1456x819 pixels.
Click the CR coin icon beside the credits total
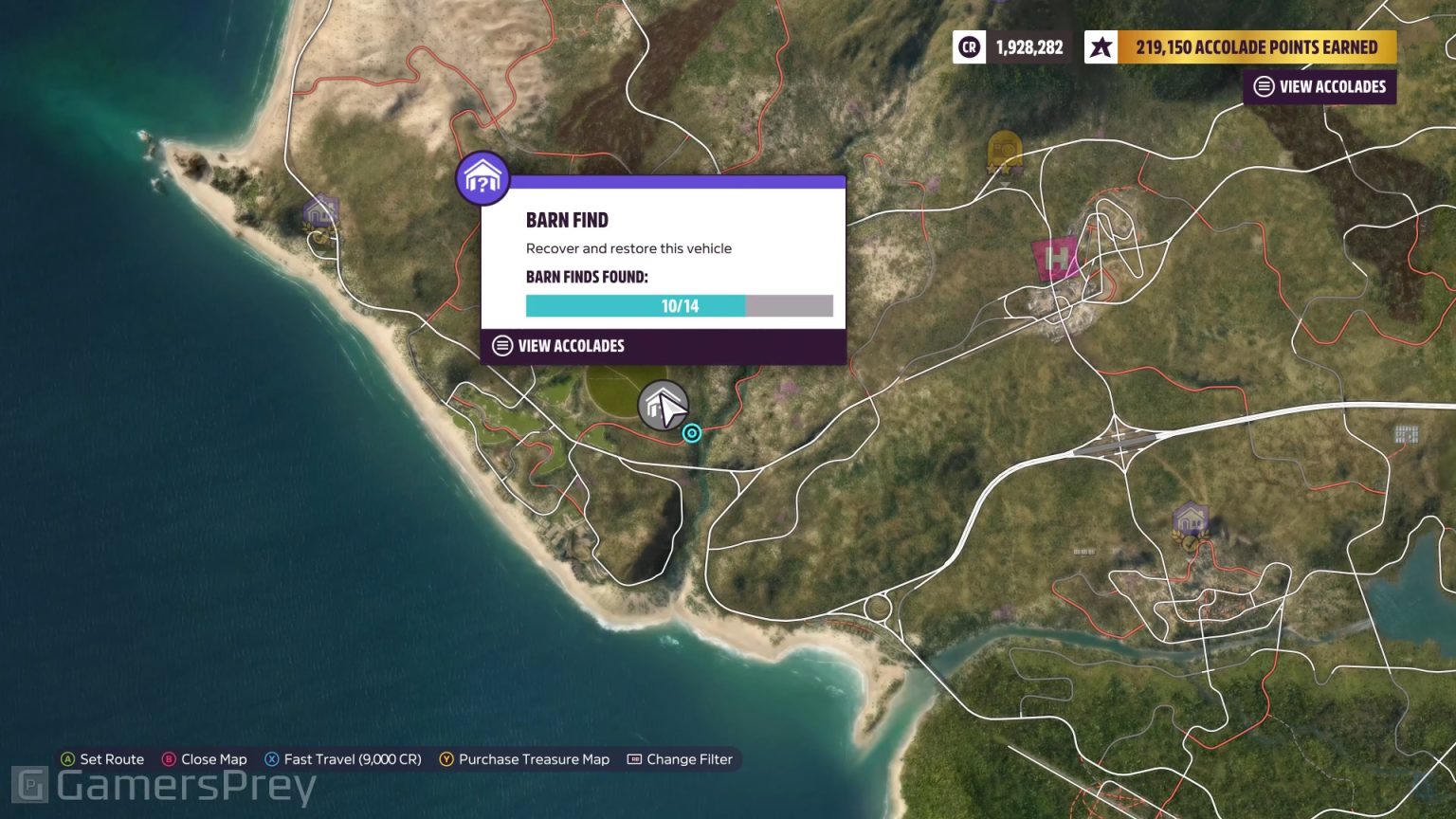[x=969, y=45]
